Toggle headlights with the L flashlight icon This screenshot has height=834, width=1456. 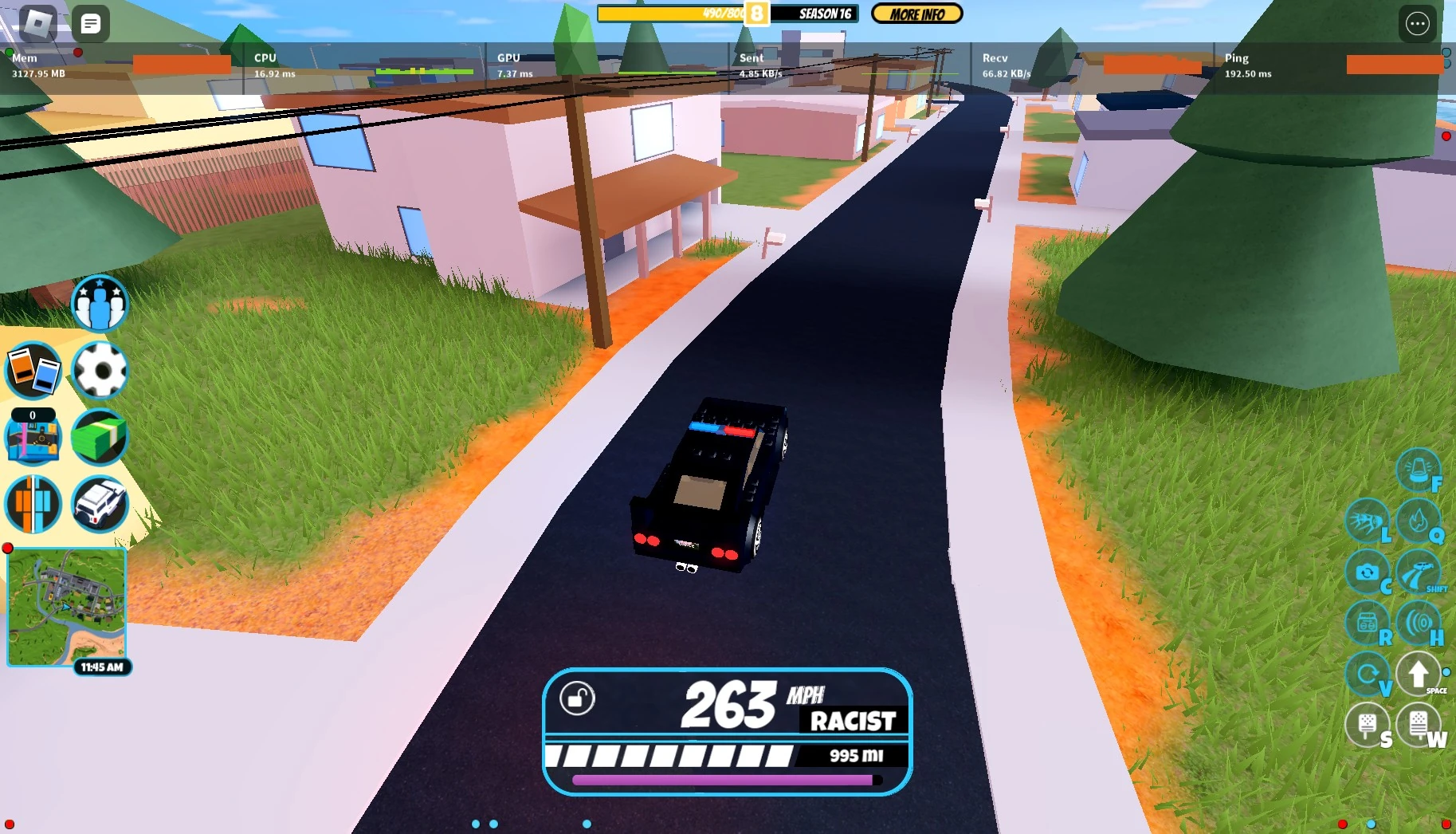[x=1368, y=521]
